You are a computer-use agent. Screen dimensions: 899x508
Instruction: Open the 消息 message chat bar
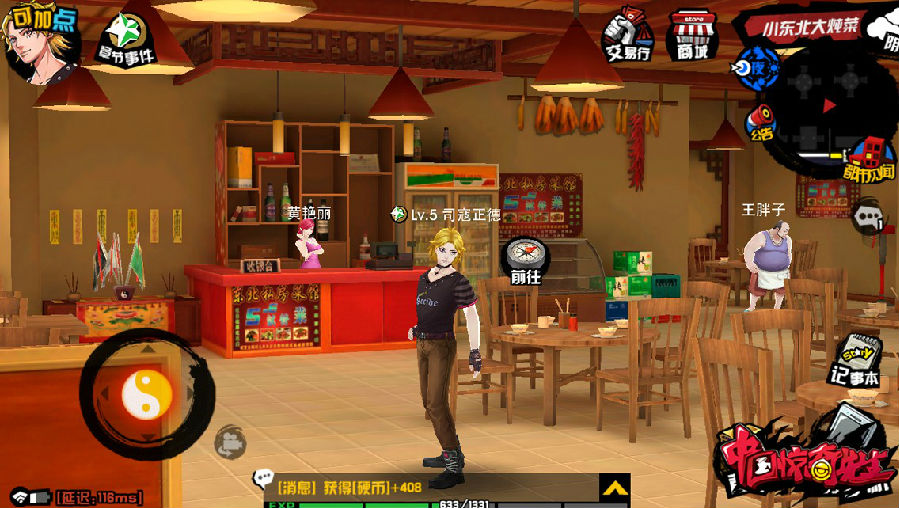click(x=420, y=488)
